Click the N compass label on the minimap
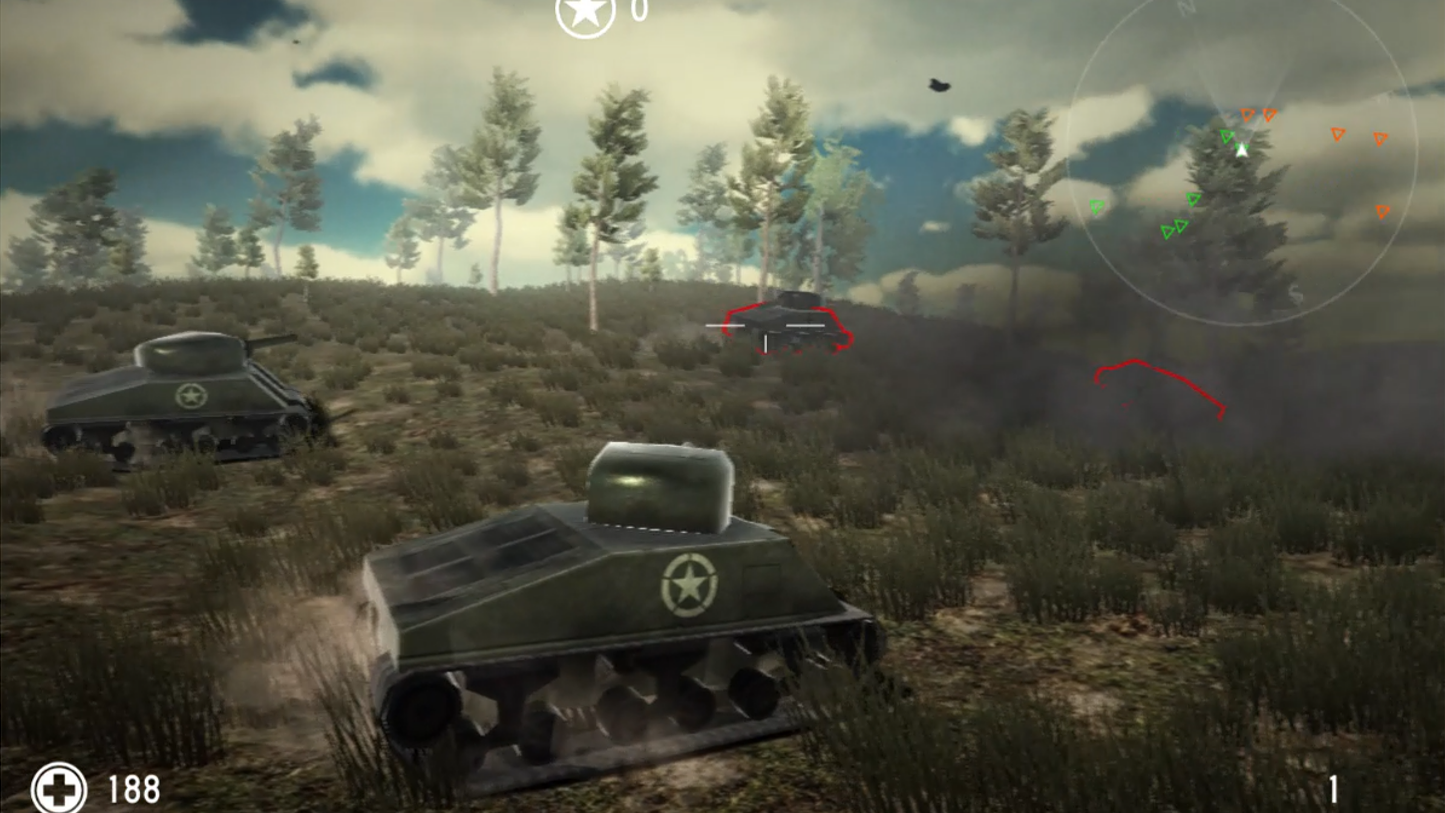Image resolution: width=1445 pixels, height=813 pixels. point(1185,8)
